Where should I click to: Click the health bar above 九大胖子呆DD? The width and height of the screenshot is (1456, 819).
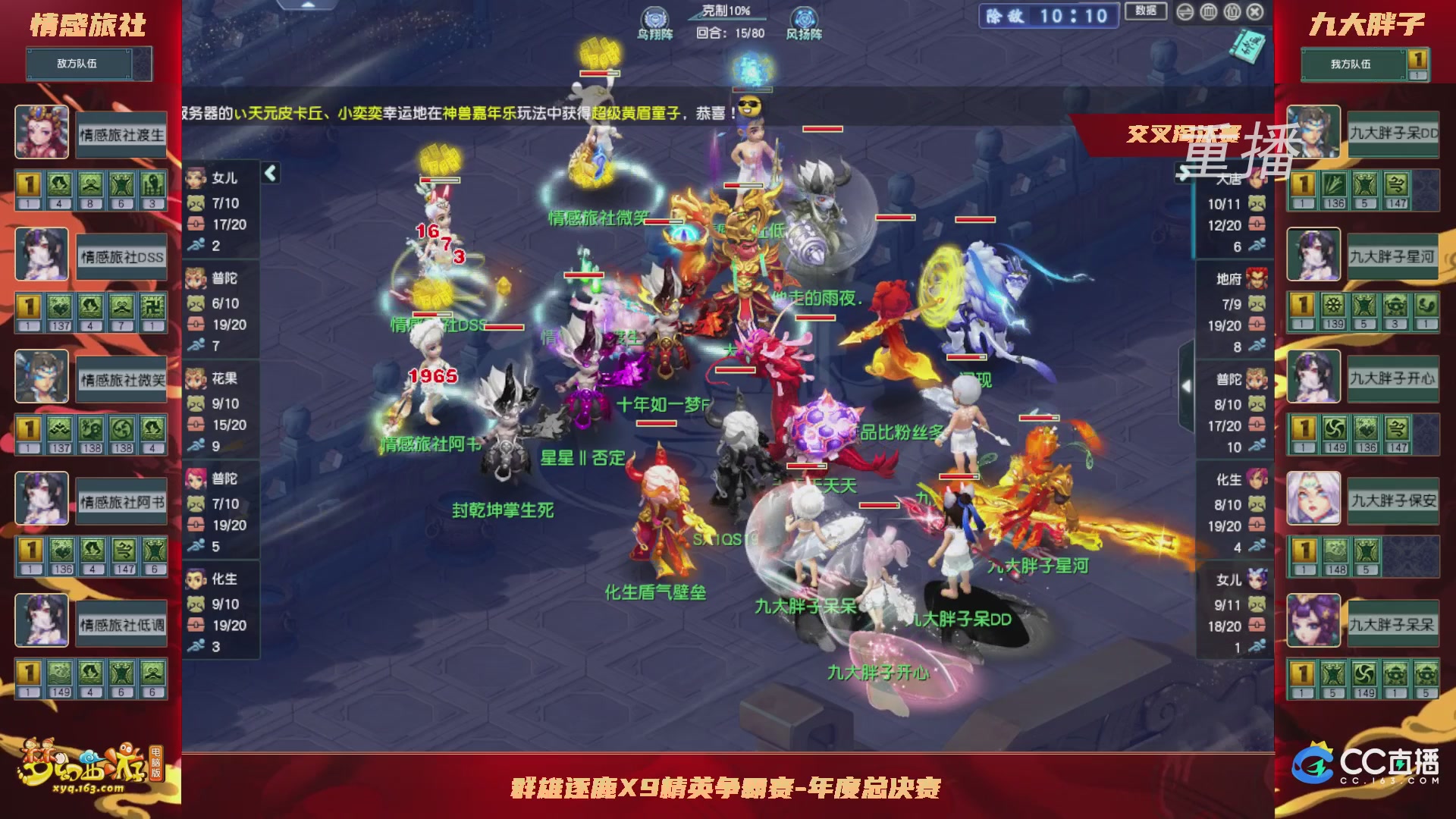pos(959,476)
